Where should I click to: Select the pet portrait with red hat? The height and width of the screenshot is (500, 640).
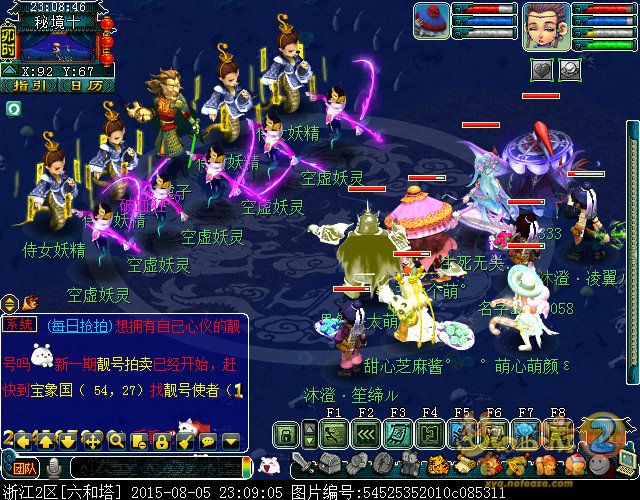click(x=431, y=21)
